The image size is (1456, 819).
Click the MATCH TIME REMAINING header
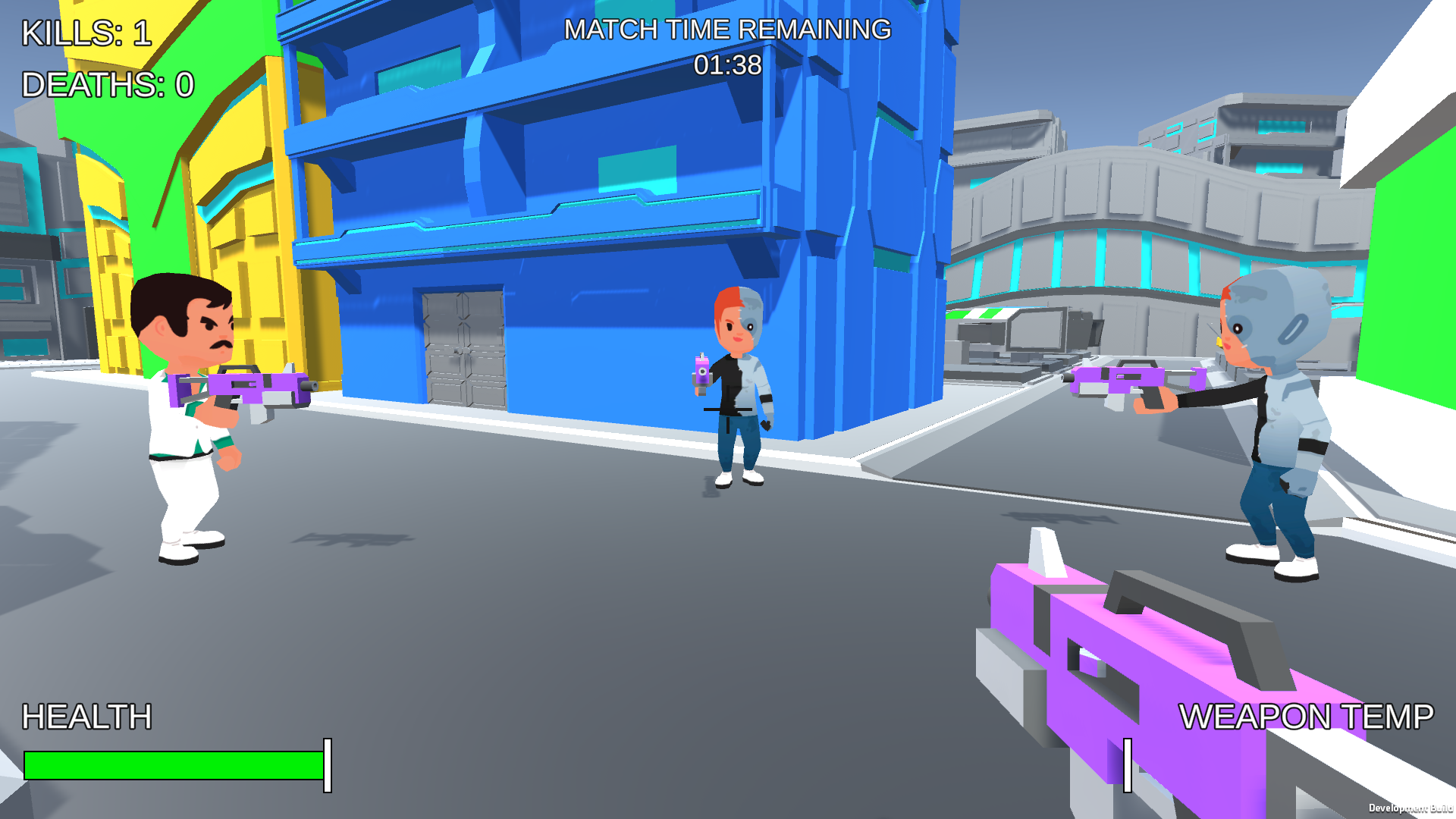(x=726, y=30)
